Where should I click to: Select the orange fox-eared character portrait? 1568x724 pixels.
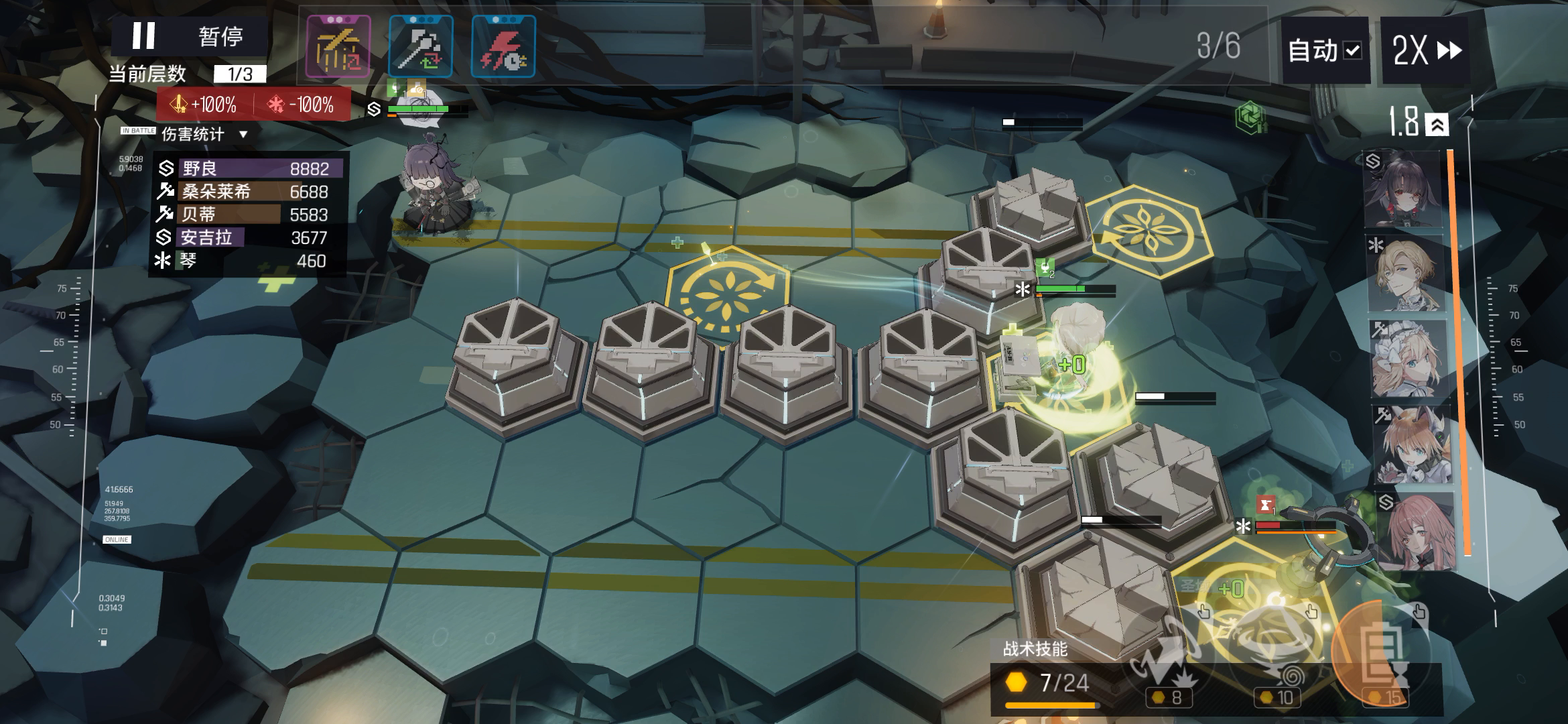(x=1411, y=444)
